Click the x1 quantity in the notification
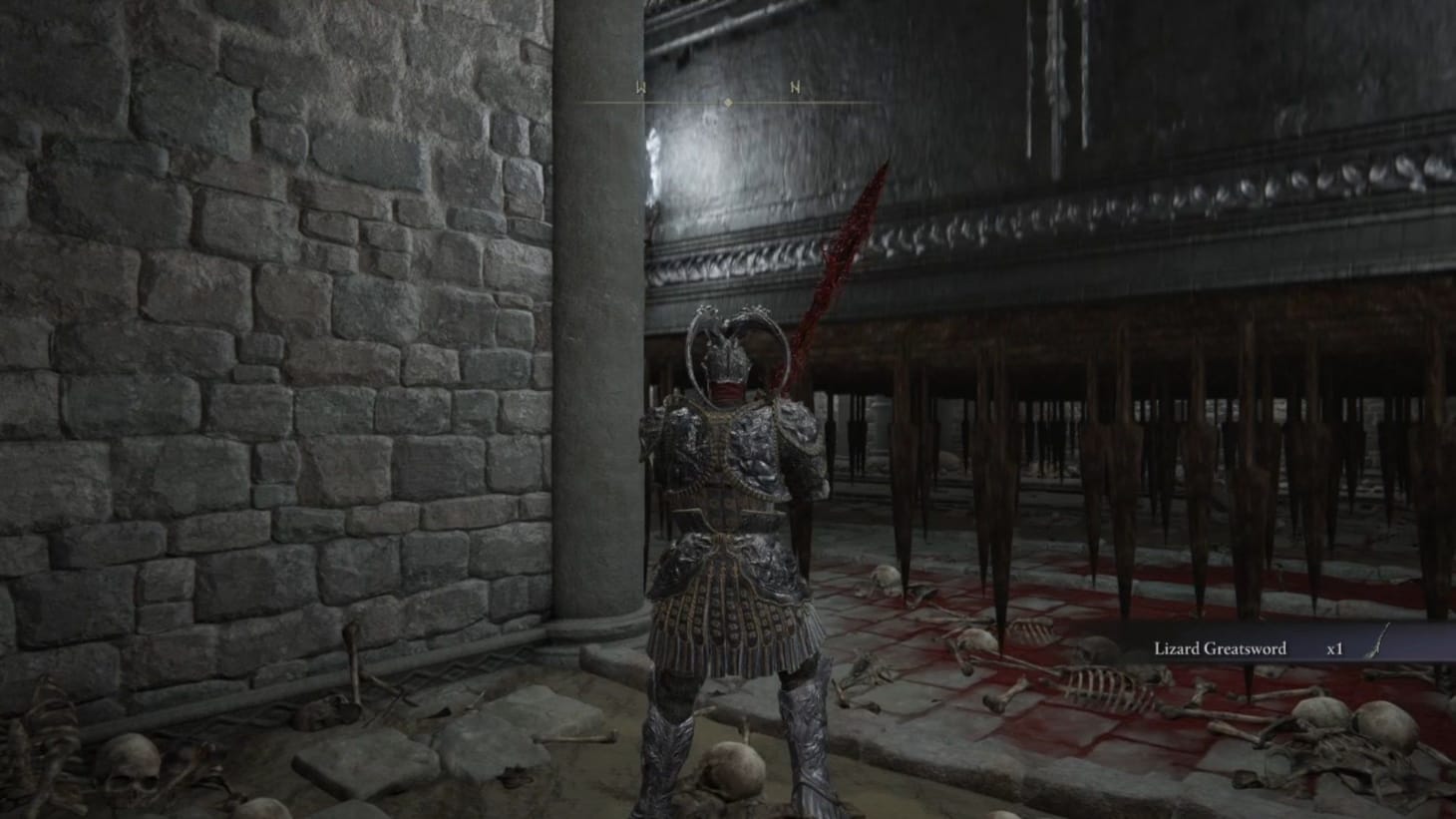 click(x=1333, y=647)
